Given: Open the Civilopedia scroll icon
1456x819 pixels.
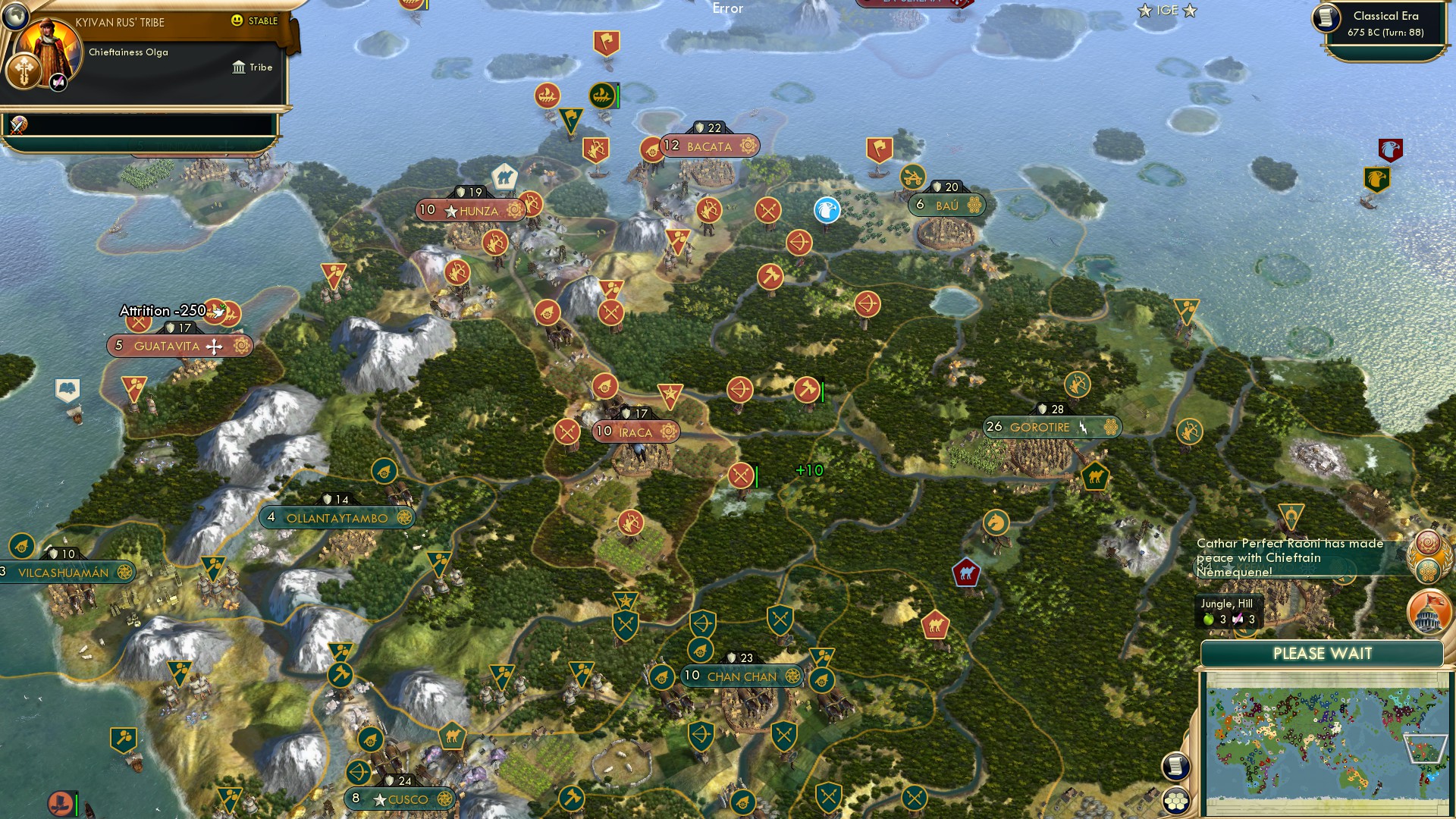Looking at the screenshot, I should 1176,766.
